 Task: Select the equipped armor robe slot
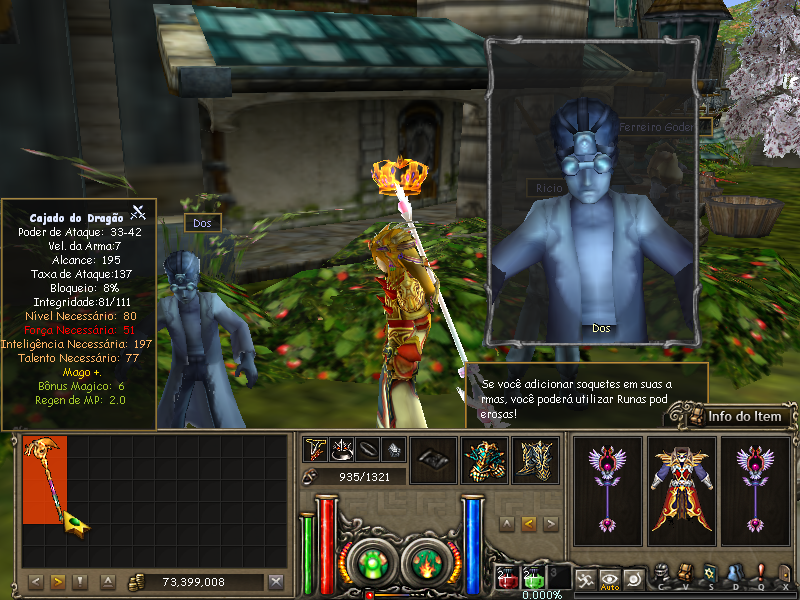click(x=682, y=490)
